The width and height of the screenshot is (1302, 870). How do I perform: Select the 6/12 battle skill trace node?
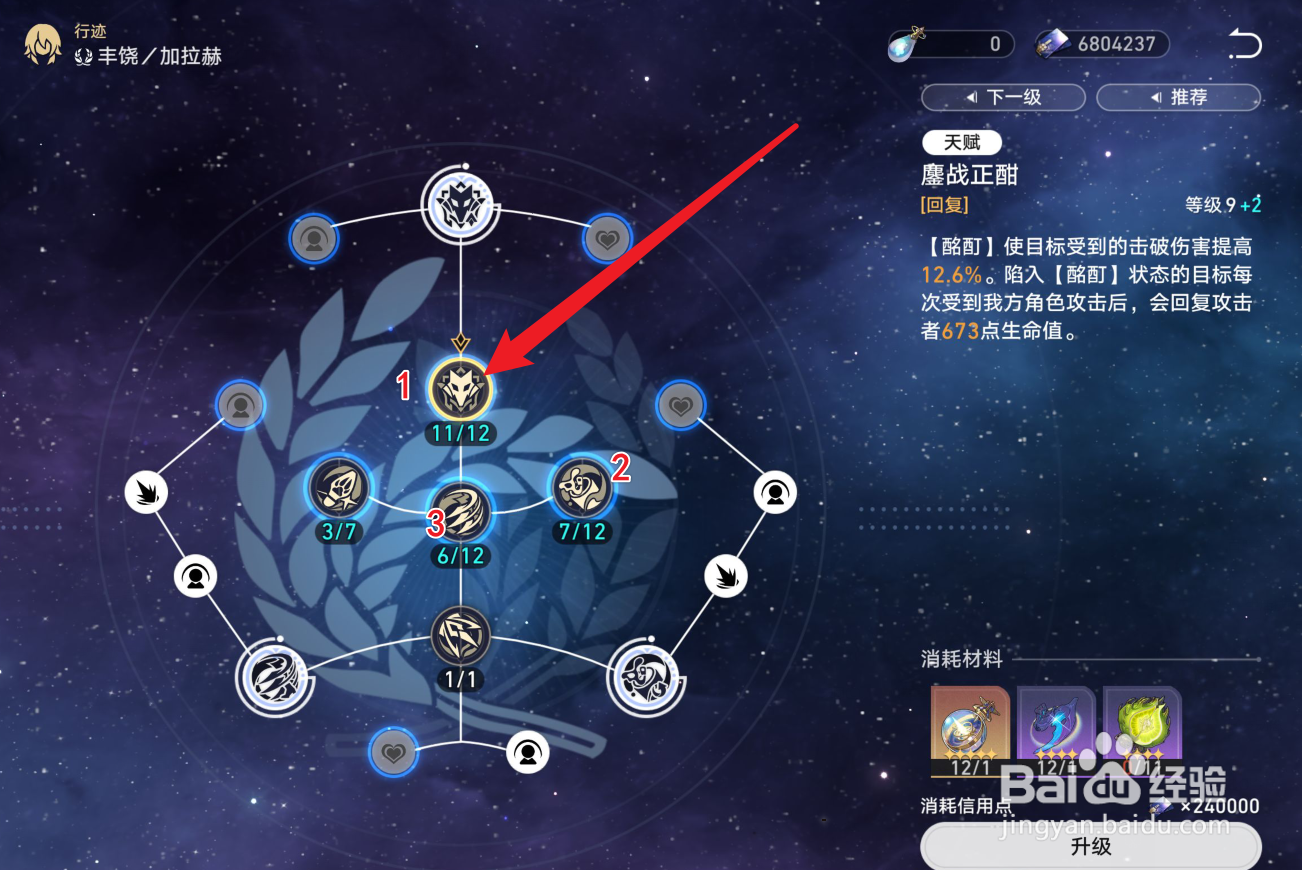[459, 510]
